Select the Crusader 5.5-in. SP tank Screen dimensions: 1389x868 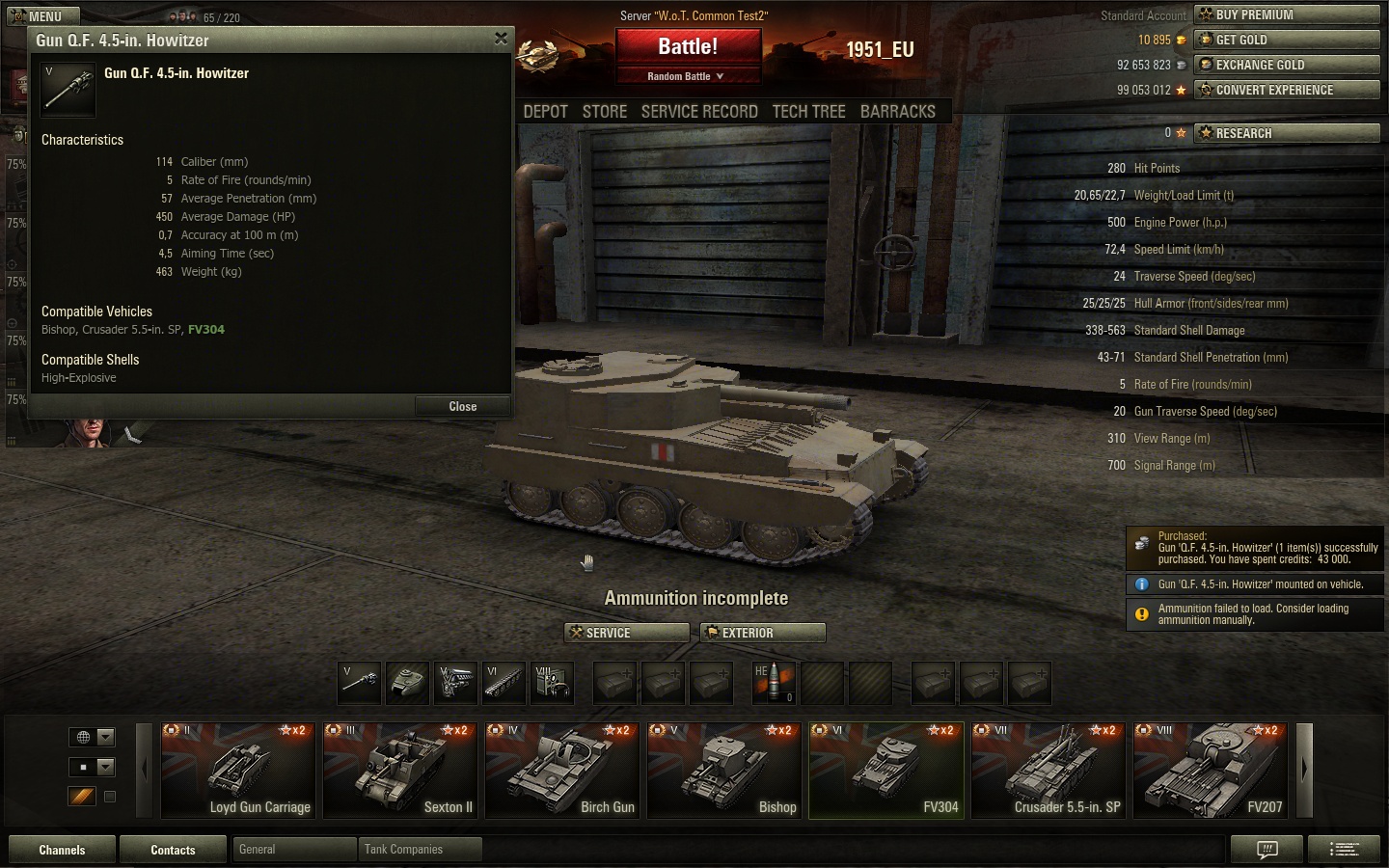1048,771
